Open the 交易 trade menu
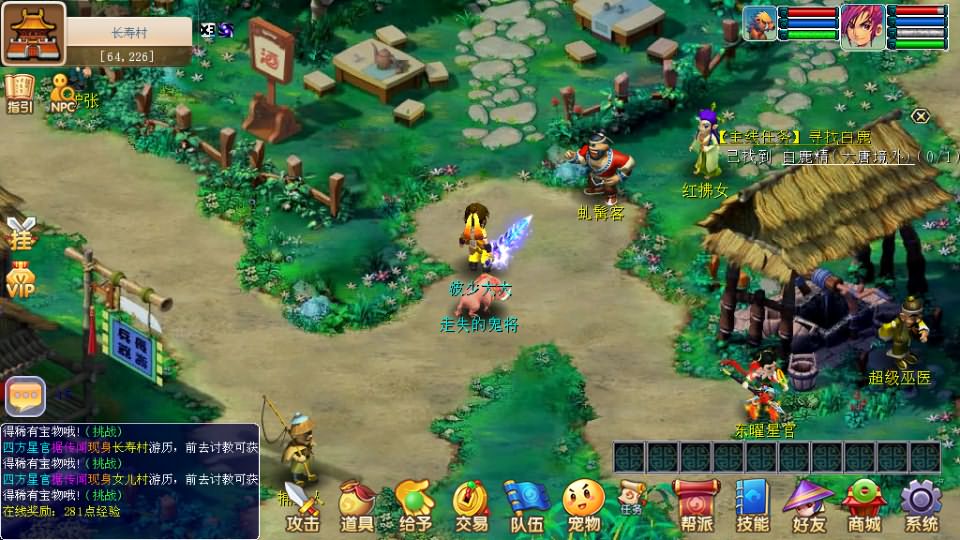Viewport: 960px width, 540px height. (x=471, y=505)
